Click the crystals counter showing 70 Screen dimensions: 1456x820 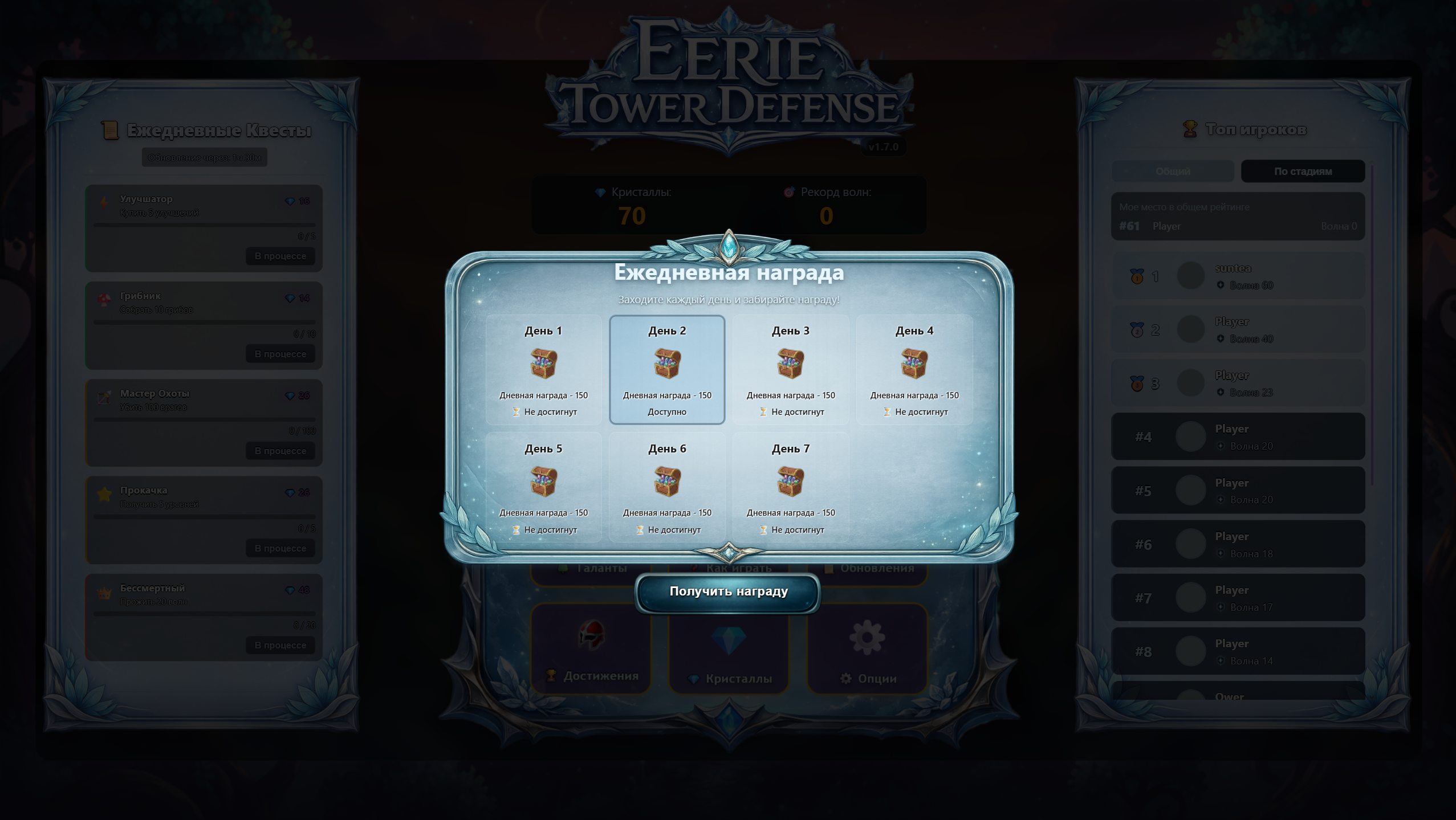click(x=631, y=215)
